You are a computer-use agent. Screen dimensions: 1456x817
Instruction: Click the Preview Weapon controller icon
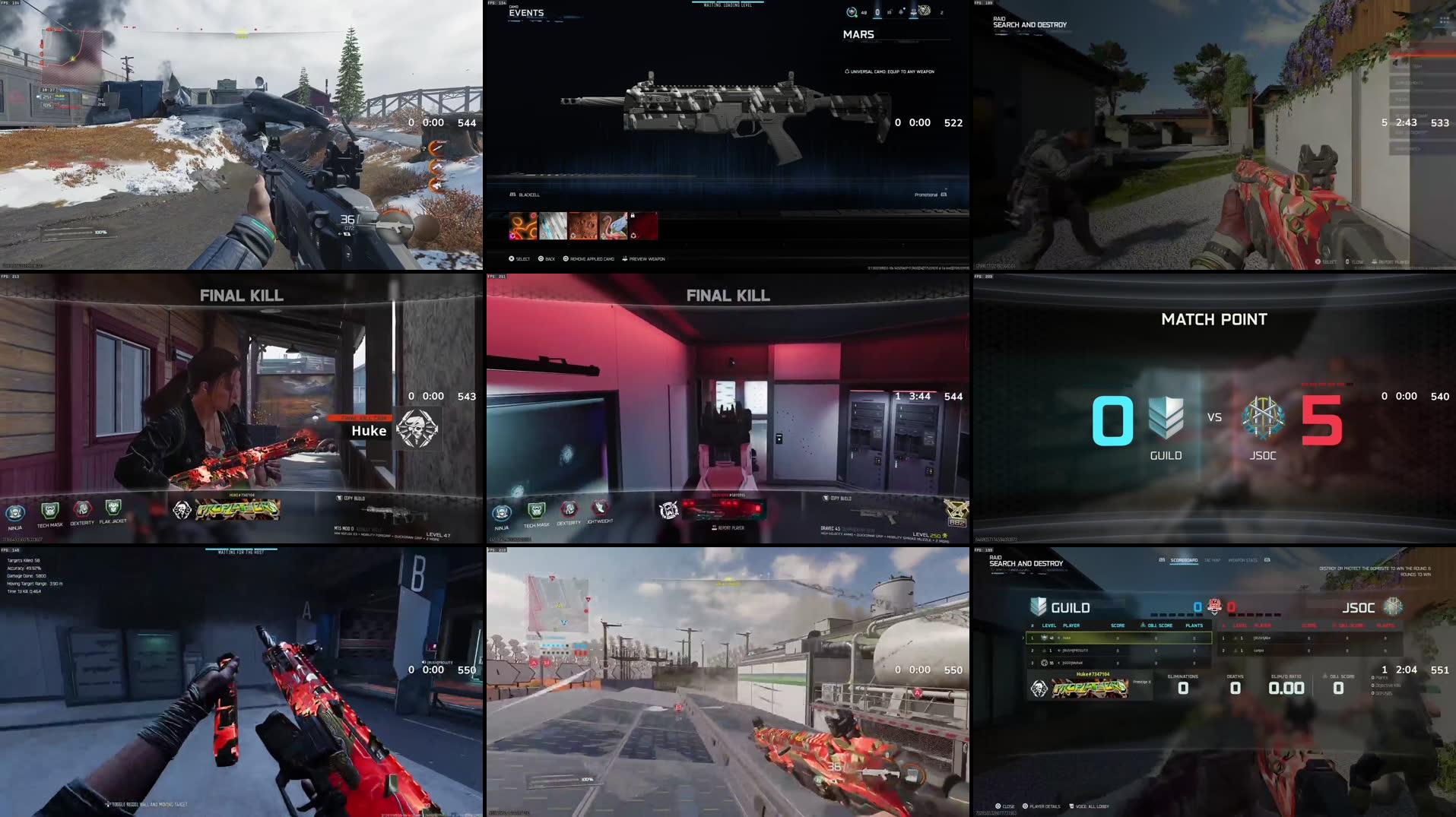pos(625,258)
